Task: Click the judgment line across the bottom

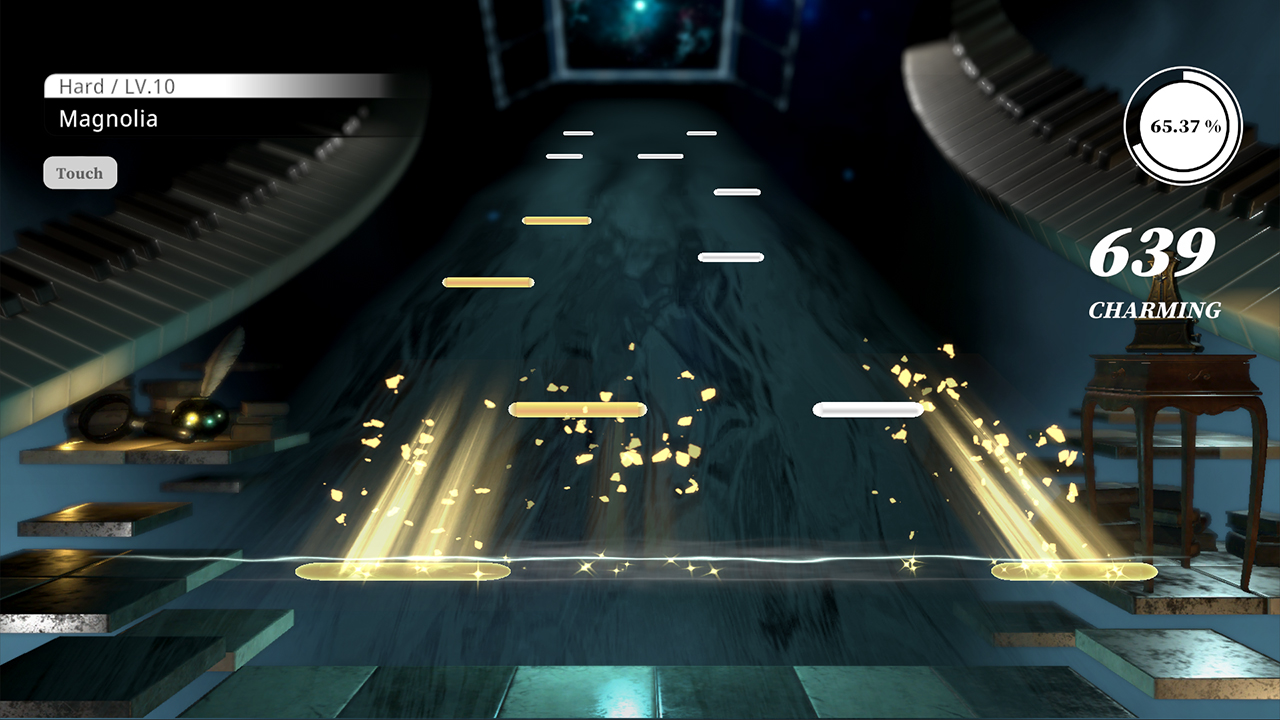Action: 640,559
